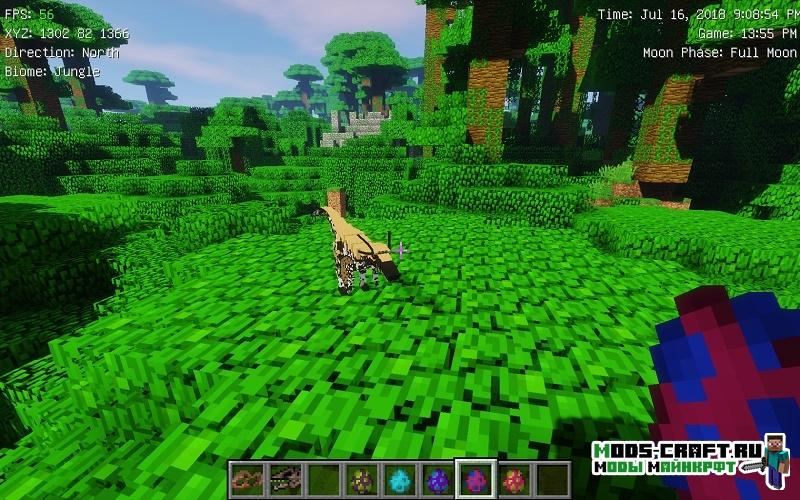
Task: Choose the dark skeleton item hotbar slot
Action: click(285, 479)
